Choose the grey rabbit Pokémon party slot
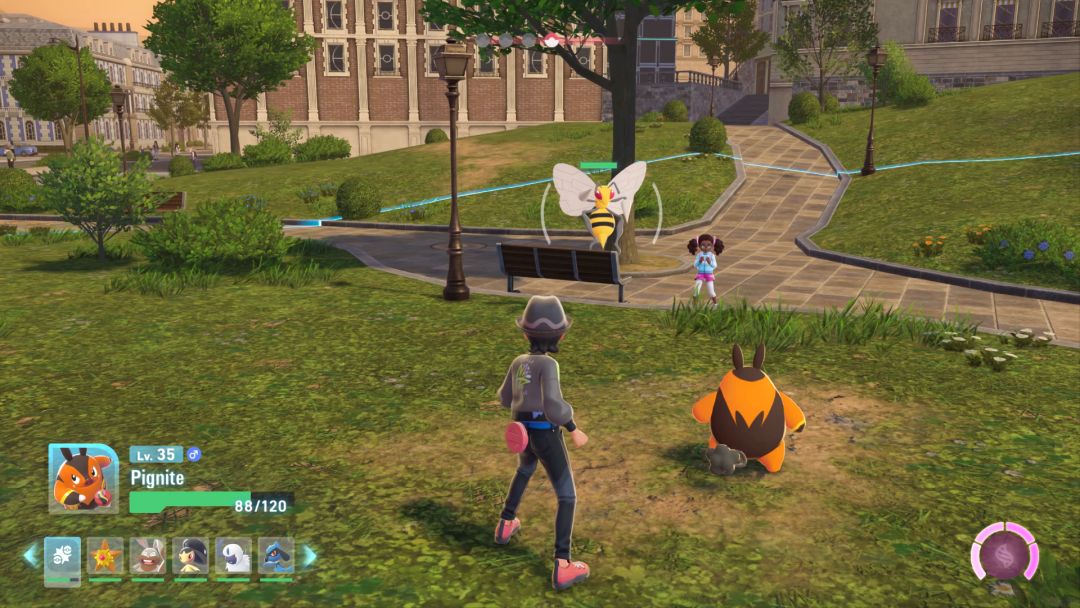Screen dimensions: 1080x608 148,556
